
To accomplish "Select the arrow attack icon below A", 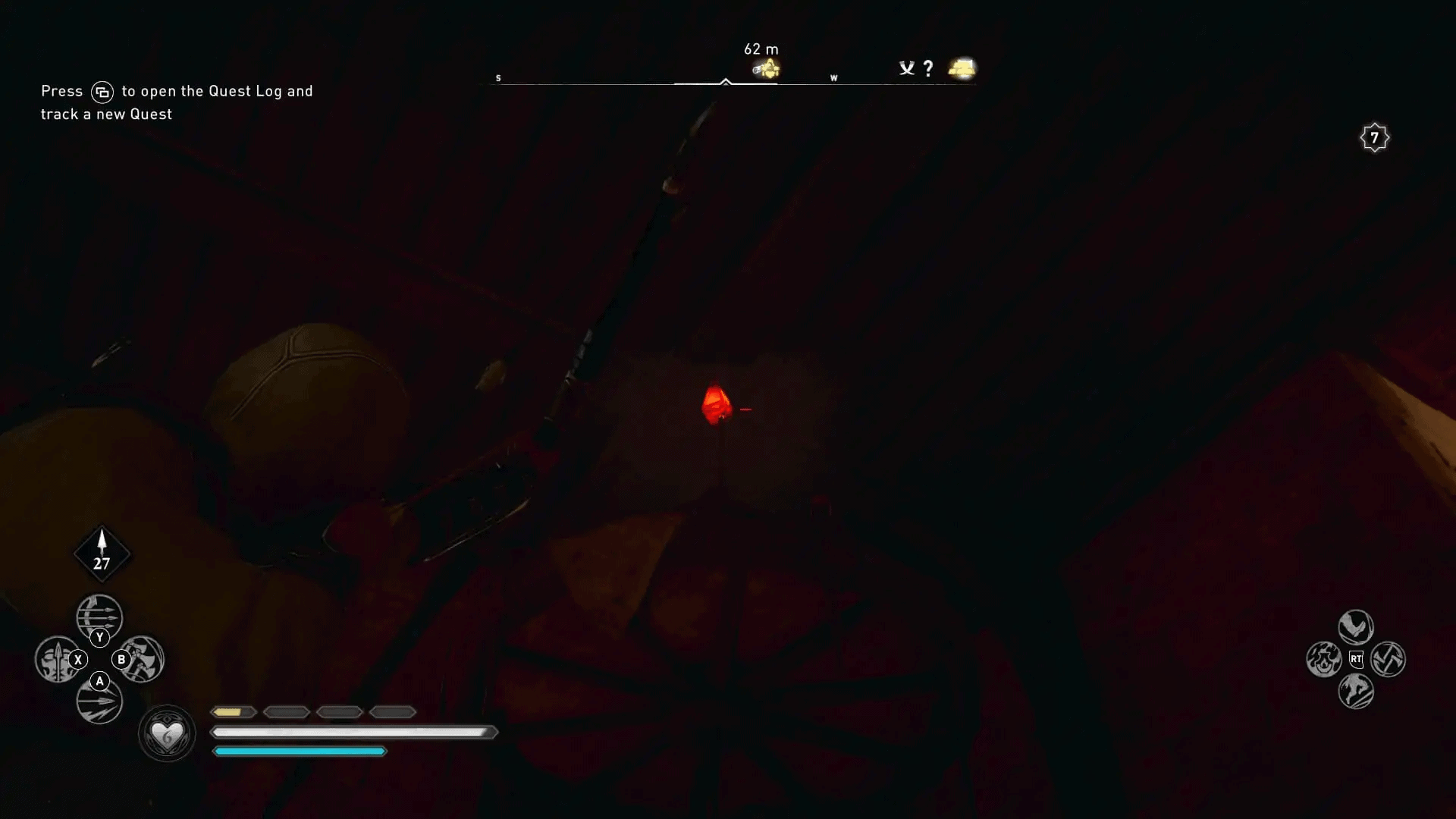I will tap(98, 701).
